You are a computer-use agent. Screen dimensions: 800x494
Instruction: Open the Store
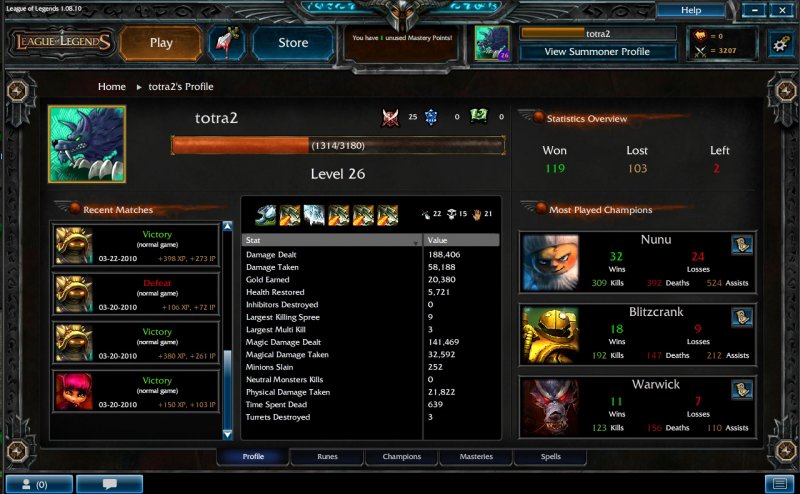click(293, 43)
